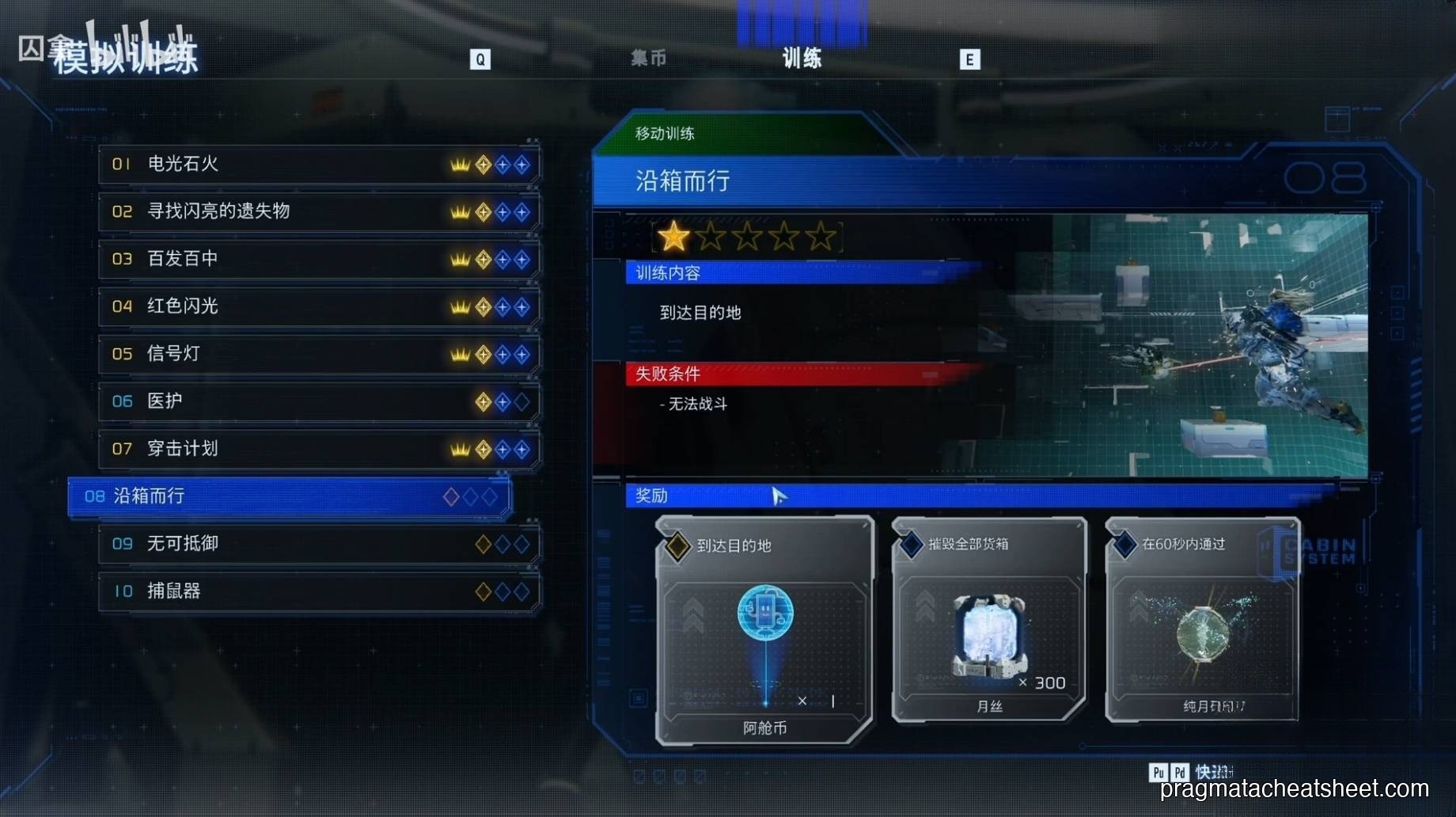The width and height of the screenshot is (1456, 817).
Task: Toggle the 到达目的地 achievement diamond
Action: click(x=677, y=545)
